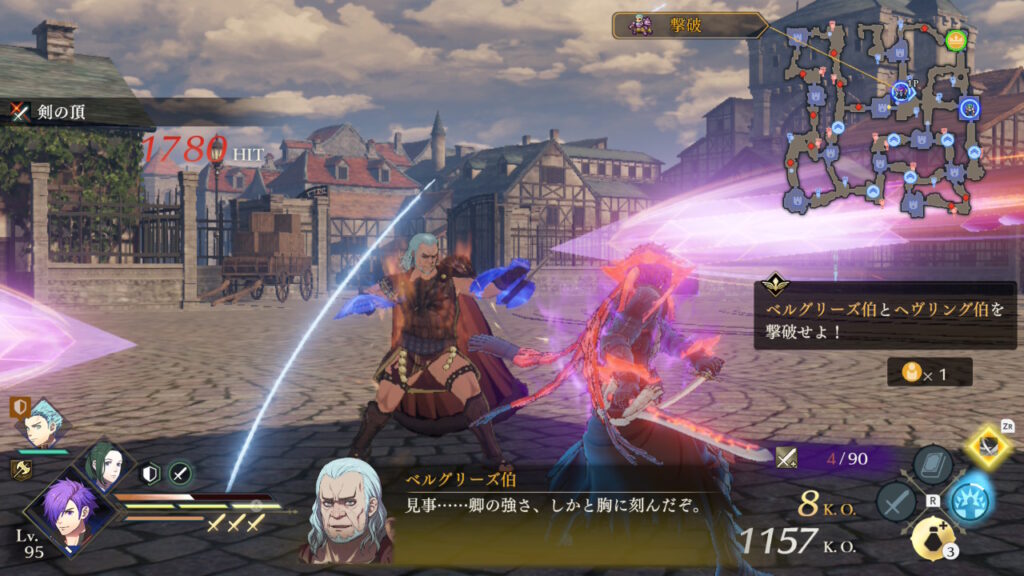Viewport: 1024px width, 576px height.
Task: Select the 撃破 objective banner
Action: pos(690,25)
